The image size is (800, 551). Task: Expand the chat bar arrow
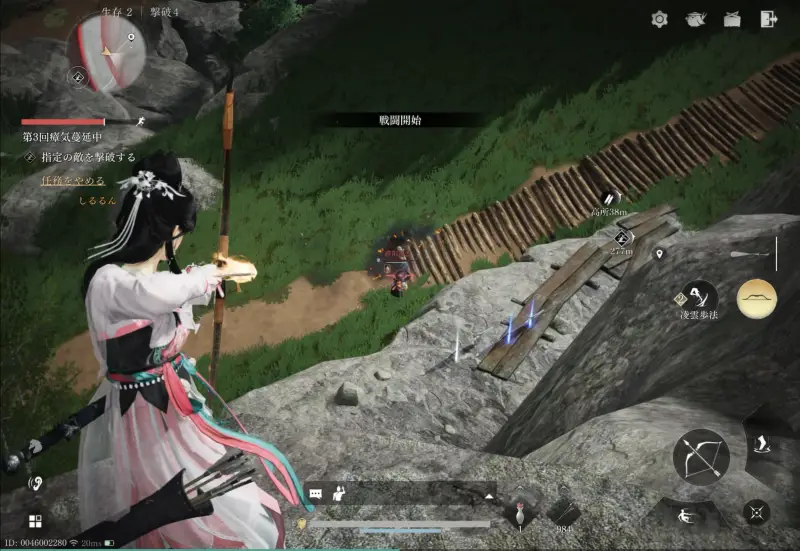pos(489,495)
